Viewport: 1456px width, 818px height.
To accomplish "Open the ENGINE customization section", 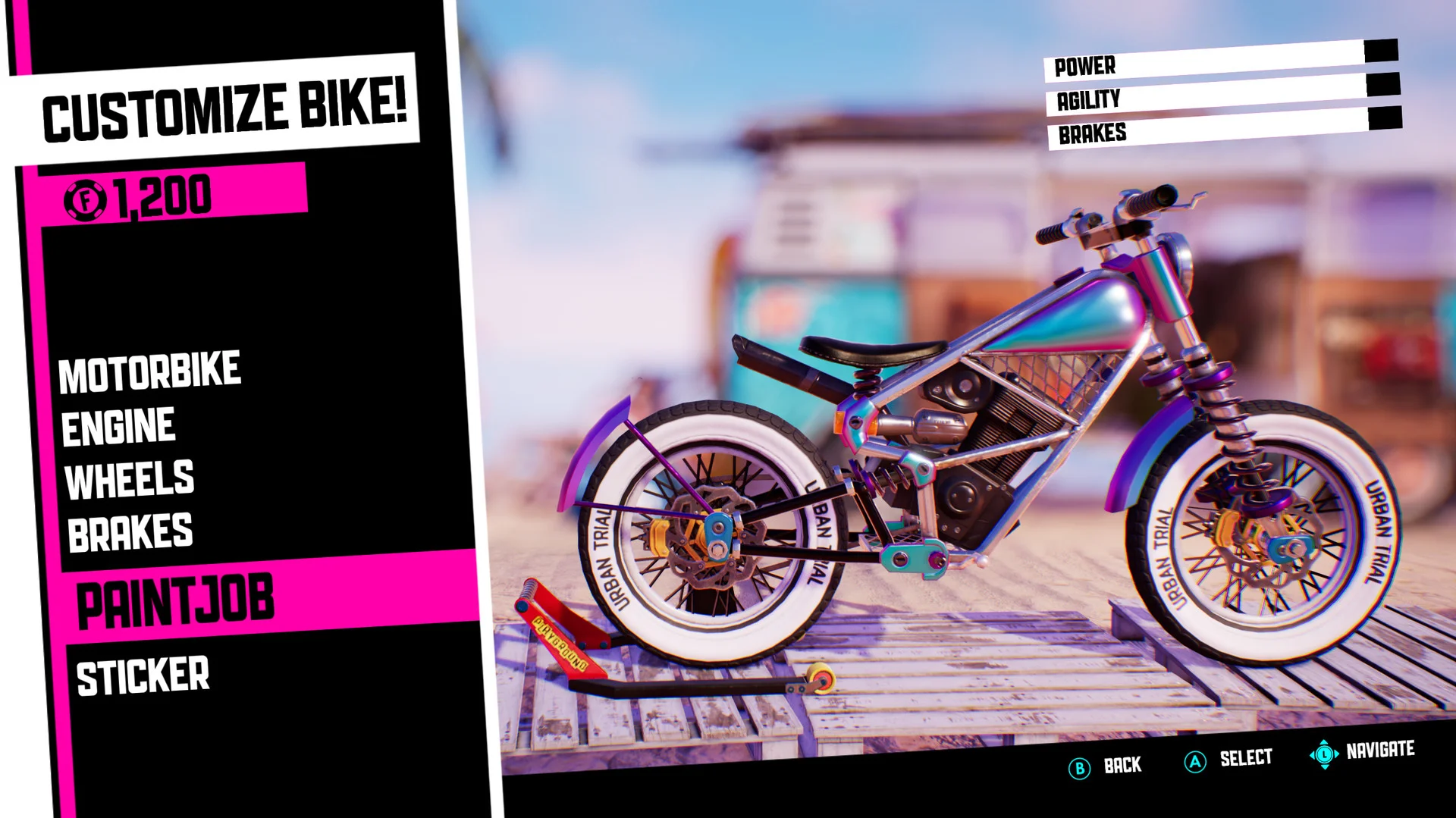I will (118, 425).
